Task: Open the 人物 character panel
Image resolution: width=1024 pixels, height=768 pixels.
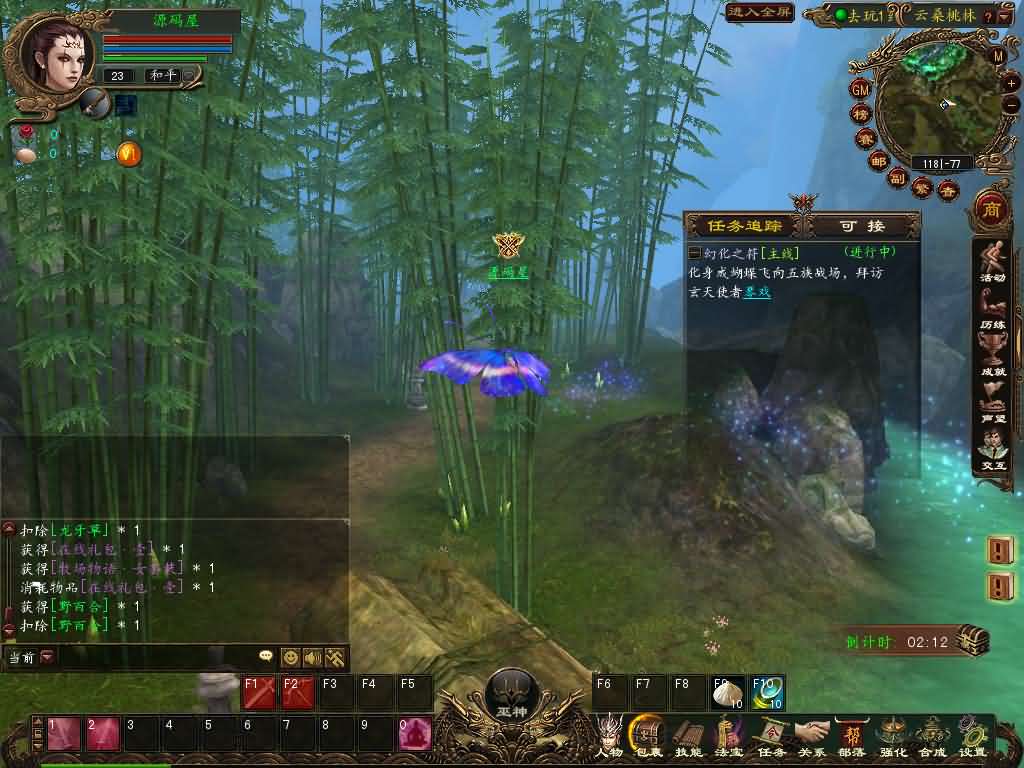Action: pyautogui.click(x=608, y=734)
